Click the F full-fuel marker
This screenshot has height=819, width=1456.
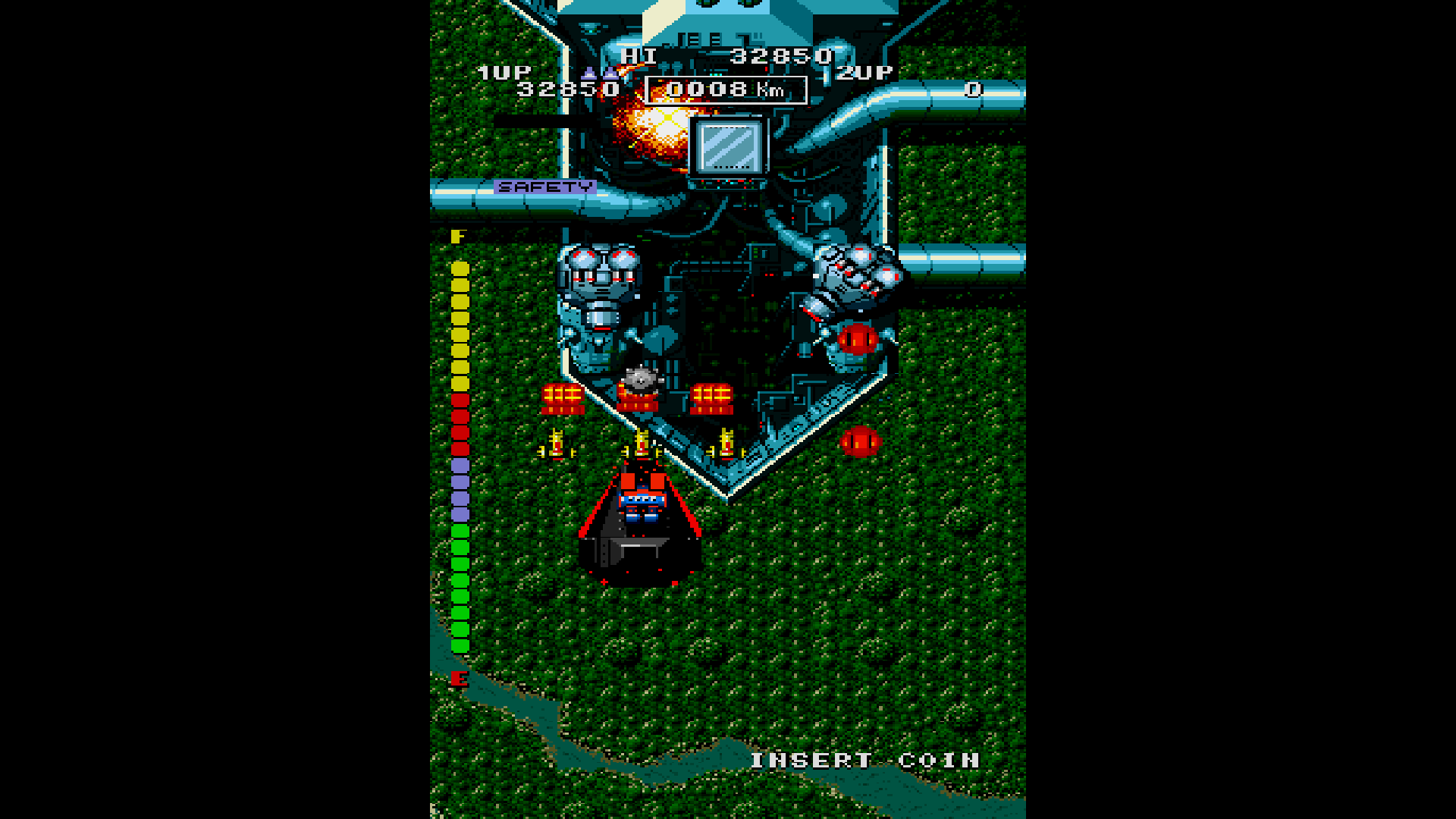point(457,237)
